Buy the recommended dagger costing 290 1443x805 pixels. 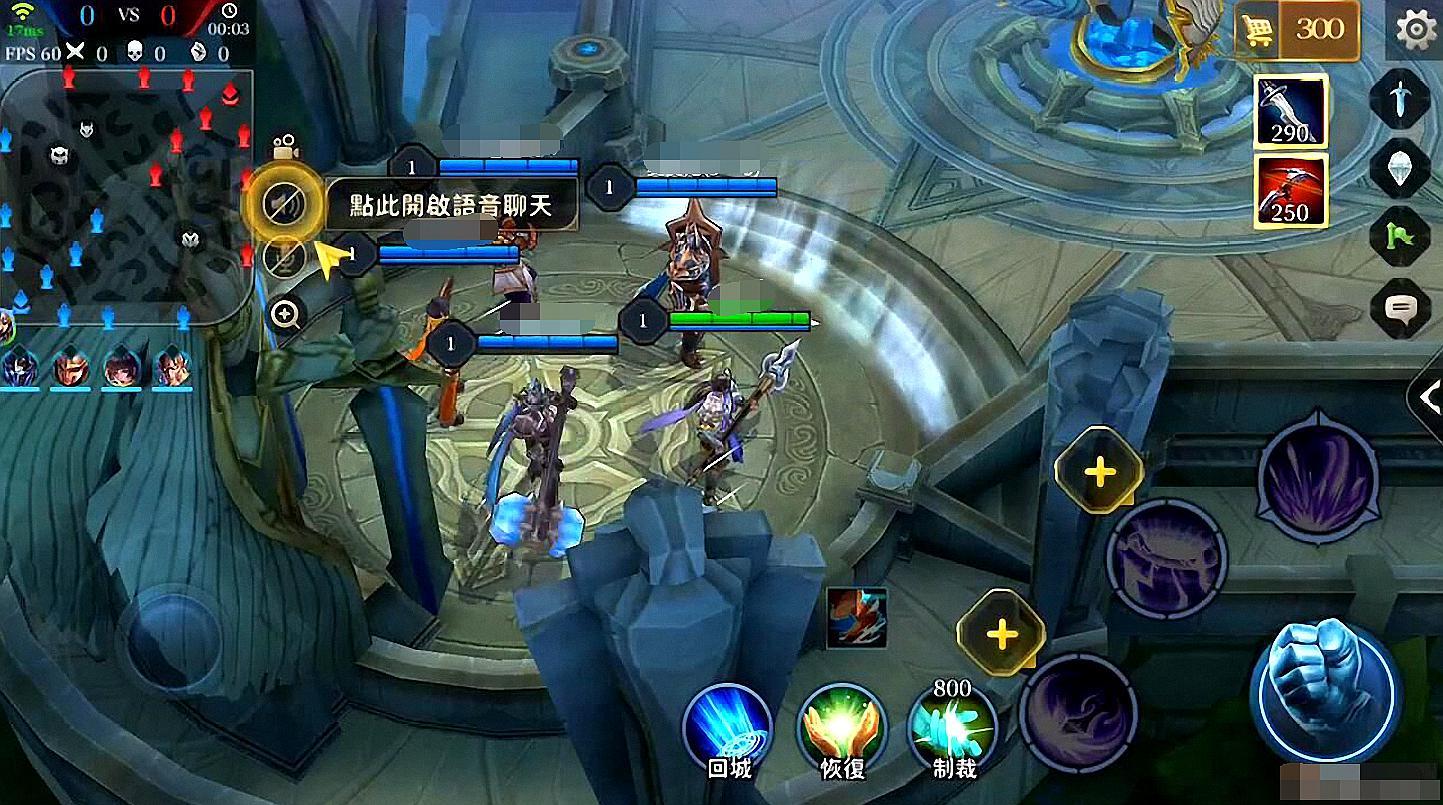[x=1290, y=111]
